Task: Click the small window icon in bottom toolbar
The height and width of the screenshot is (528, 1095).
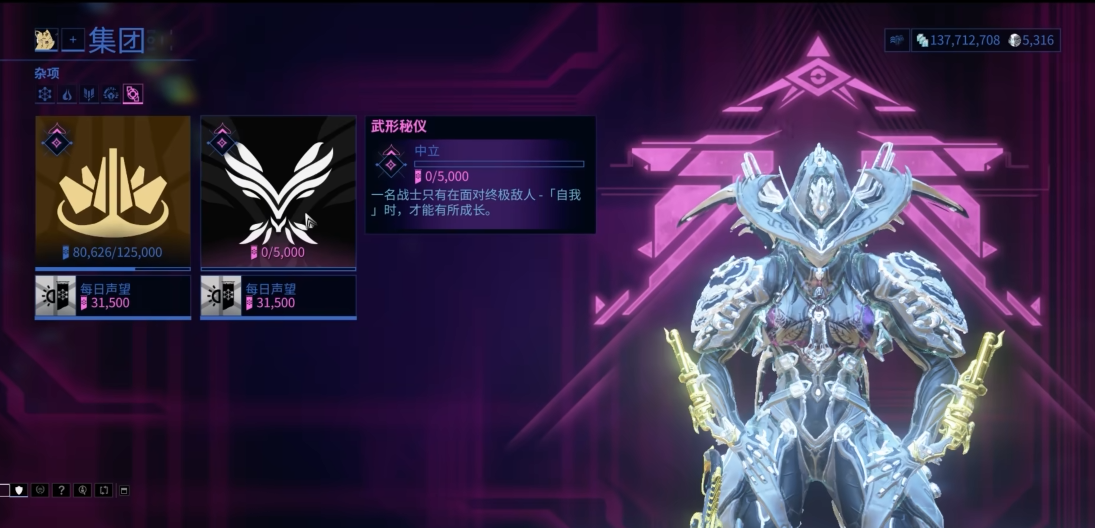Action: click(124, 490)
